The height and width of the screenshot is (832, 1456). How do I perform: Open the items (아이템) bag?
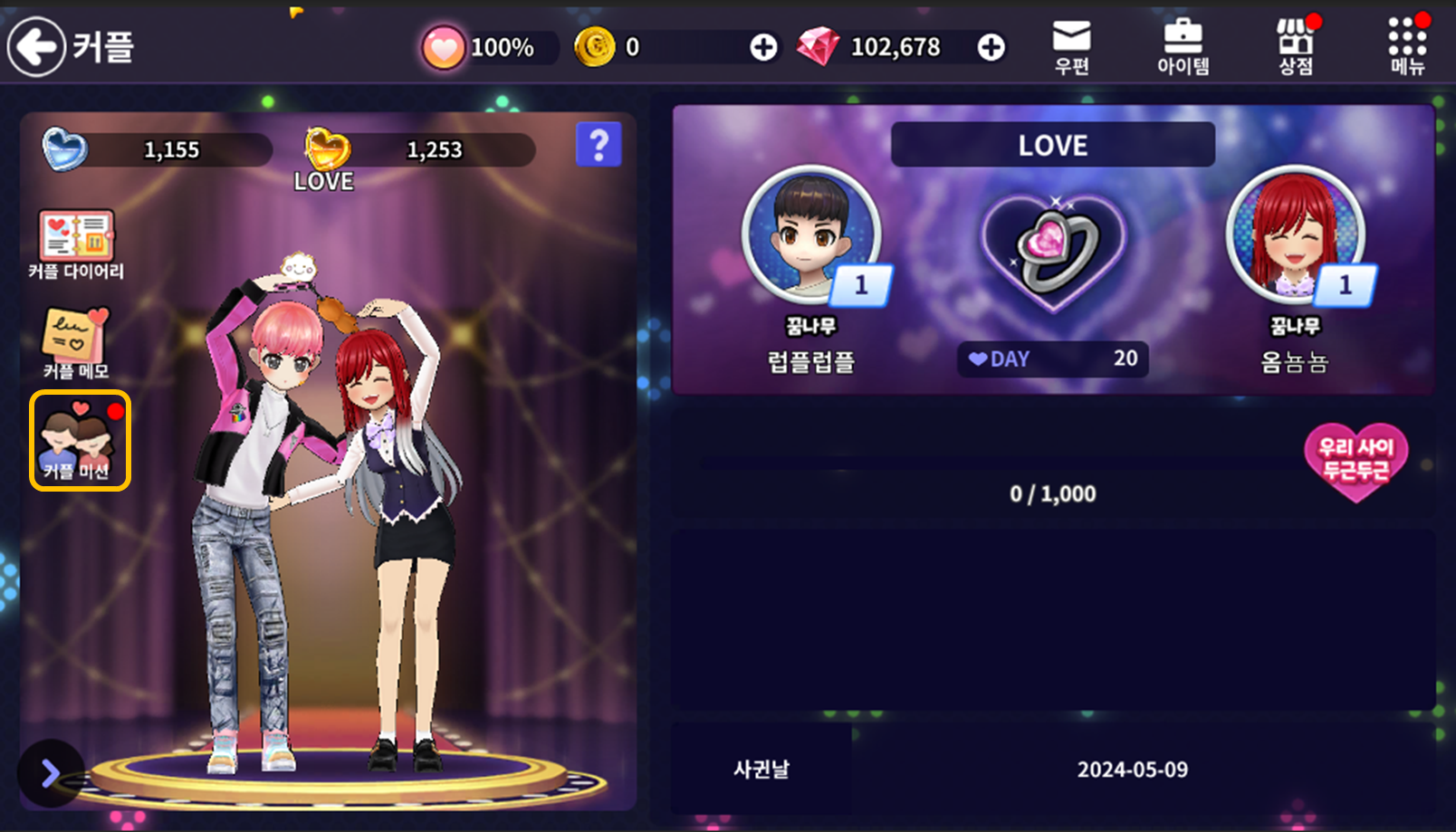(1183, 47)
